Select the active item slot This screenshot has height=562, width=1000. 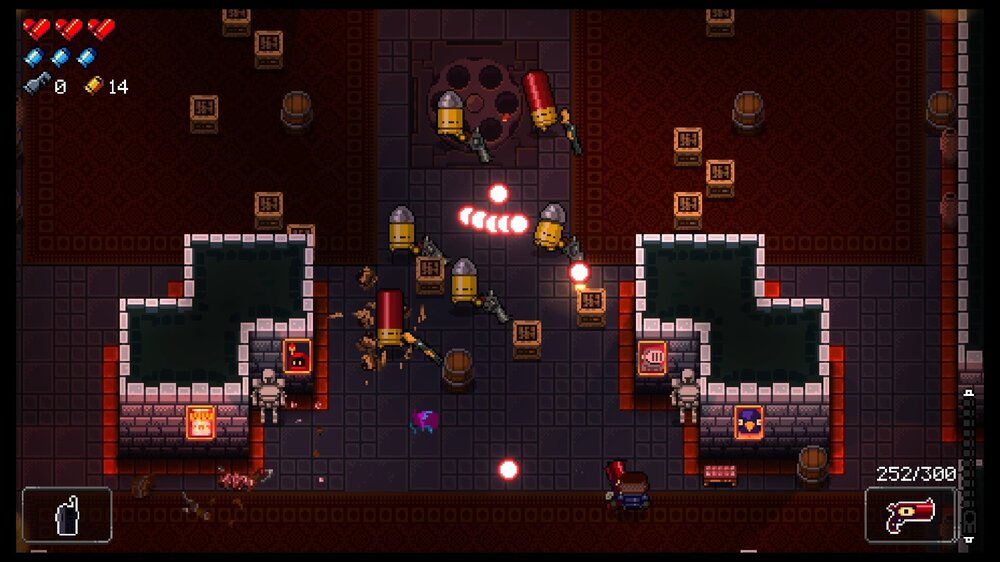click(x=67, y=514)
